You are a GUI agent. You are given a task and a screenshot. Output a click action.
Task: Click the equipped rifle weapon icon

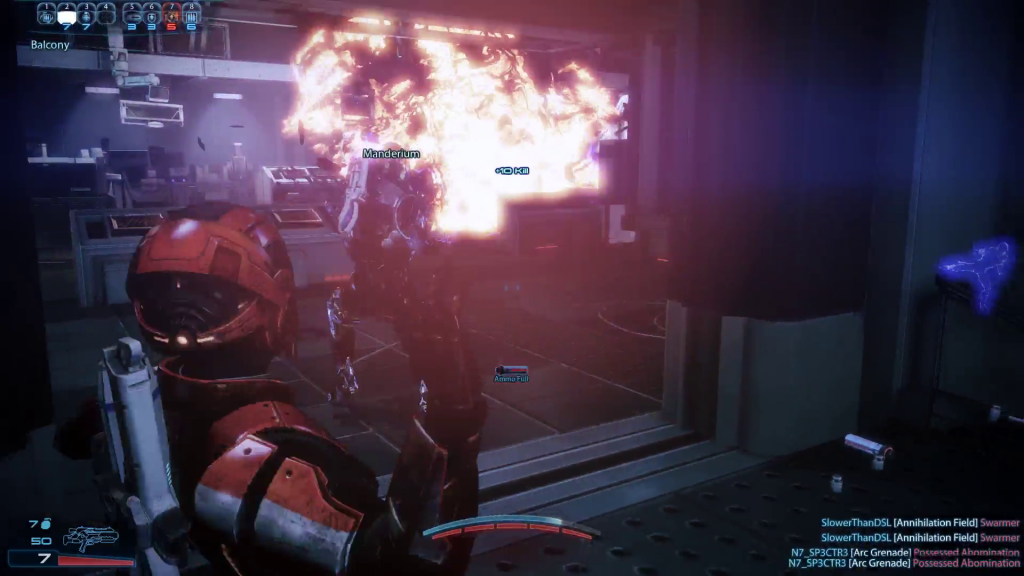[x=90, y=537]
